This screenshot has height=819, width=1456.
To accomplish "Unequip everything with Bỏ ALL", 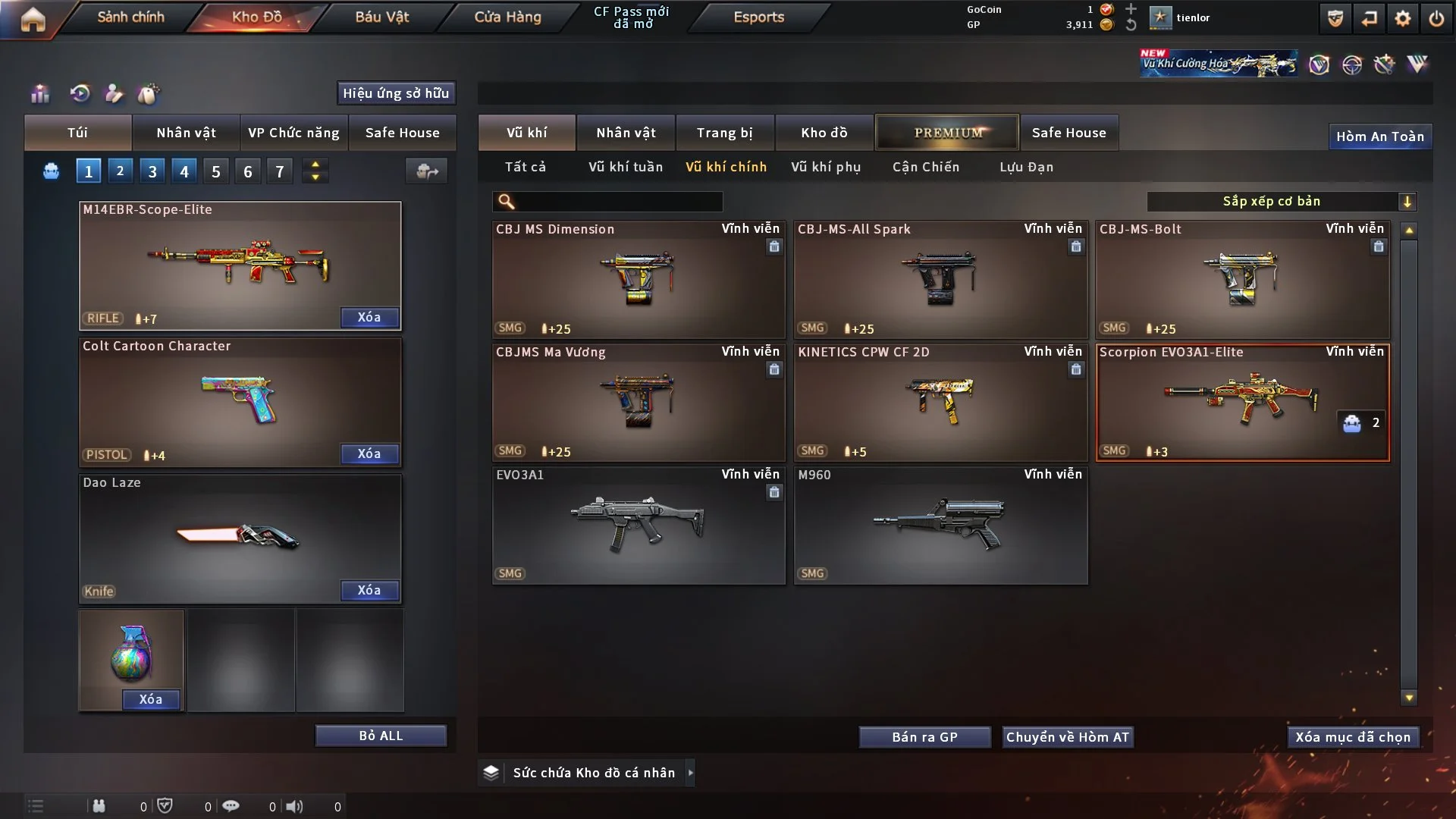I will [381, 736].
